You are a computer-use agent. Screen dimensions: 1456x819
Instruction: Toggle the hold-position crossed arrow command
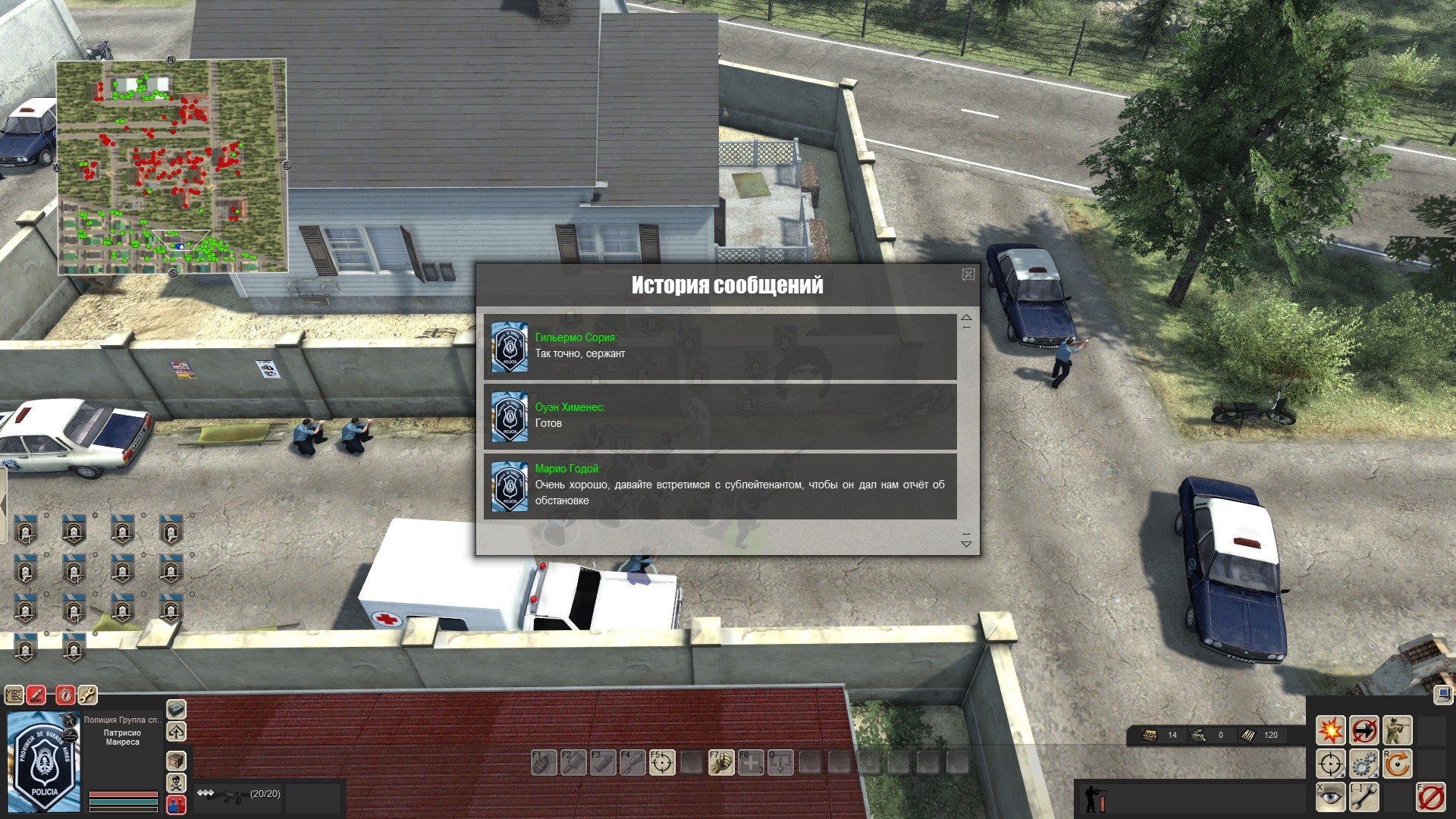1363,730
